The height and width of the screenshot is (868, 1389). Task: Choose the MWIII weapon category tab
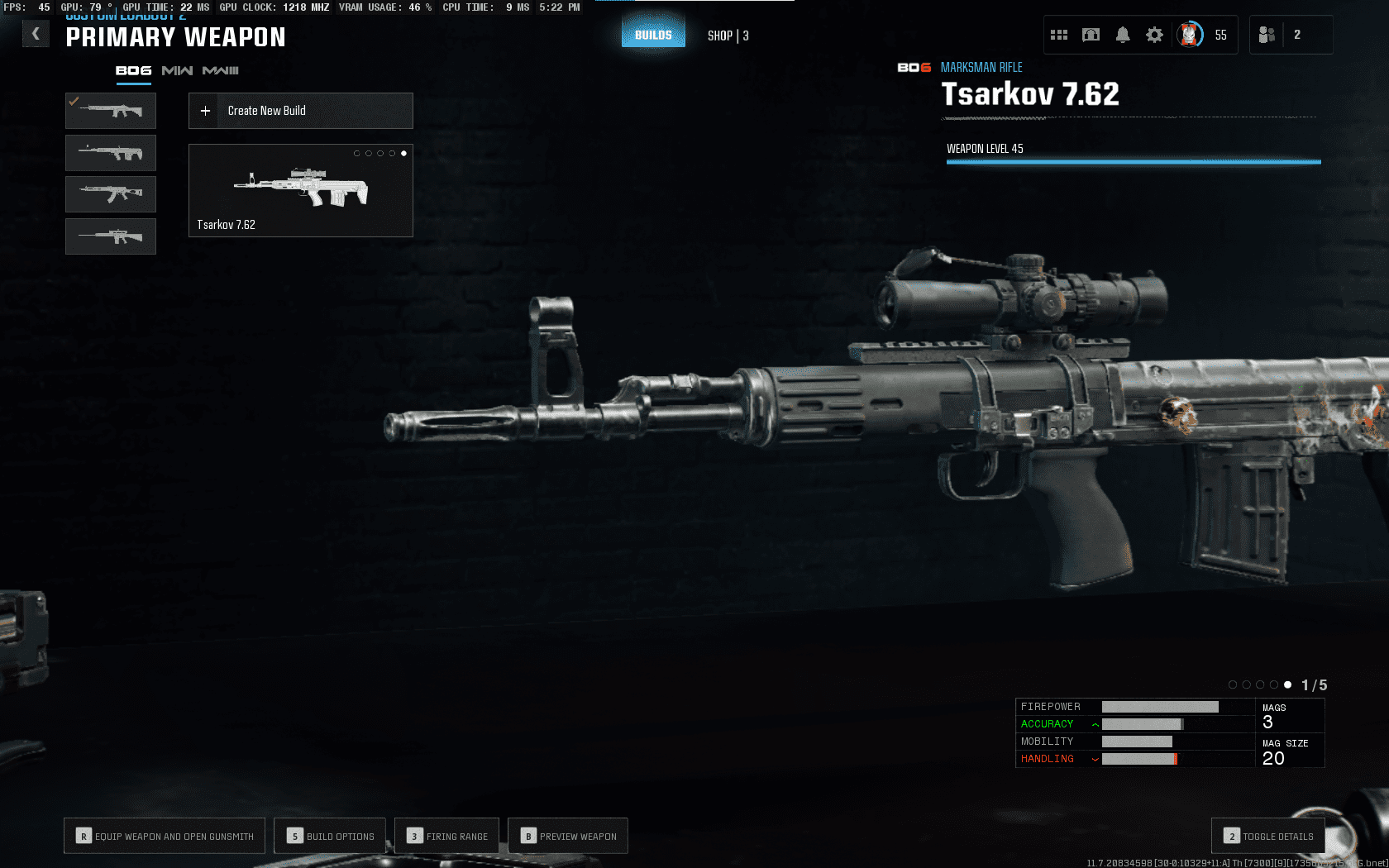[220, 71]
